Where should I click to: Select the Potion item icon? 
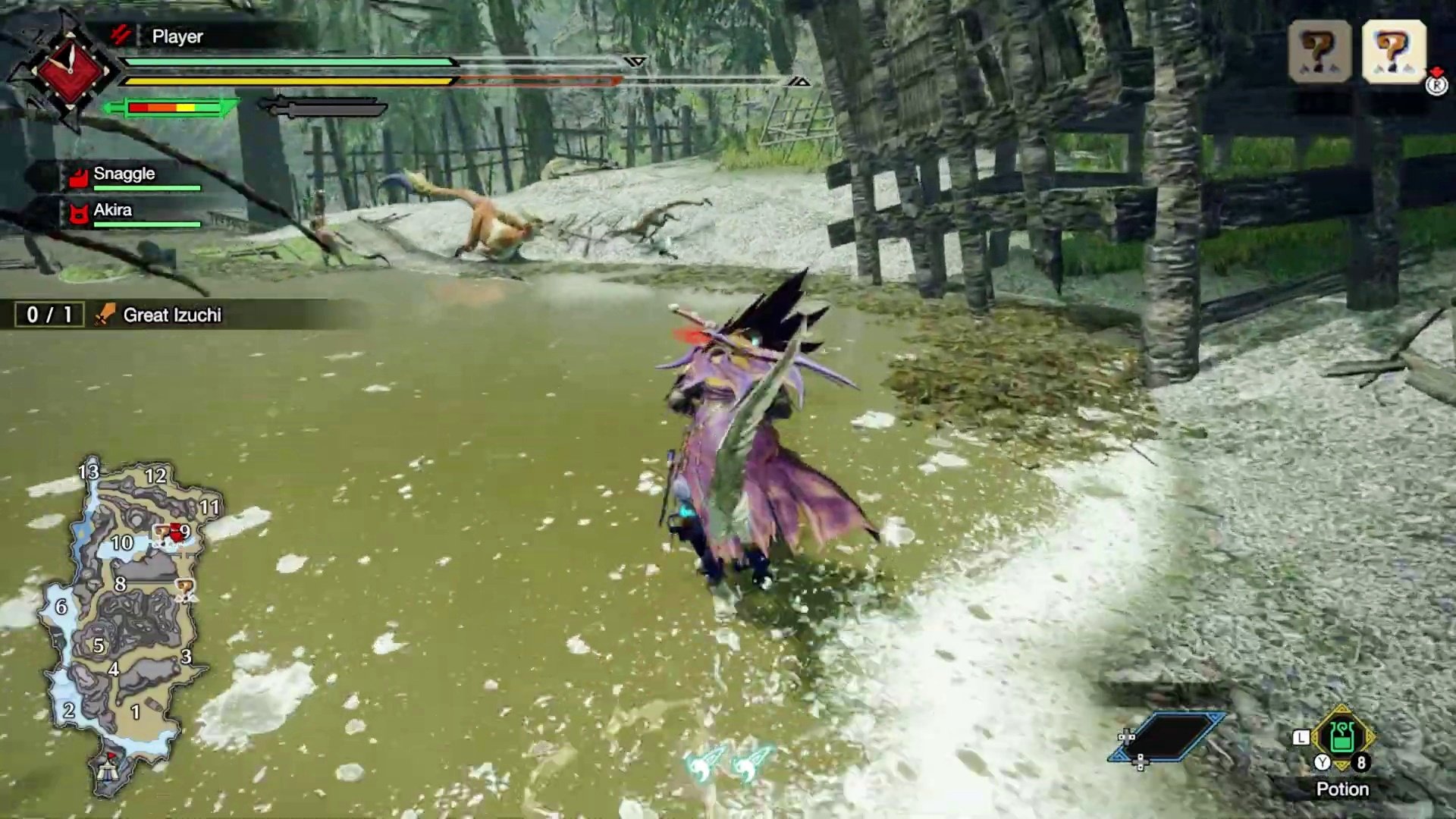(1344, 737)
